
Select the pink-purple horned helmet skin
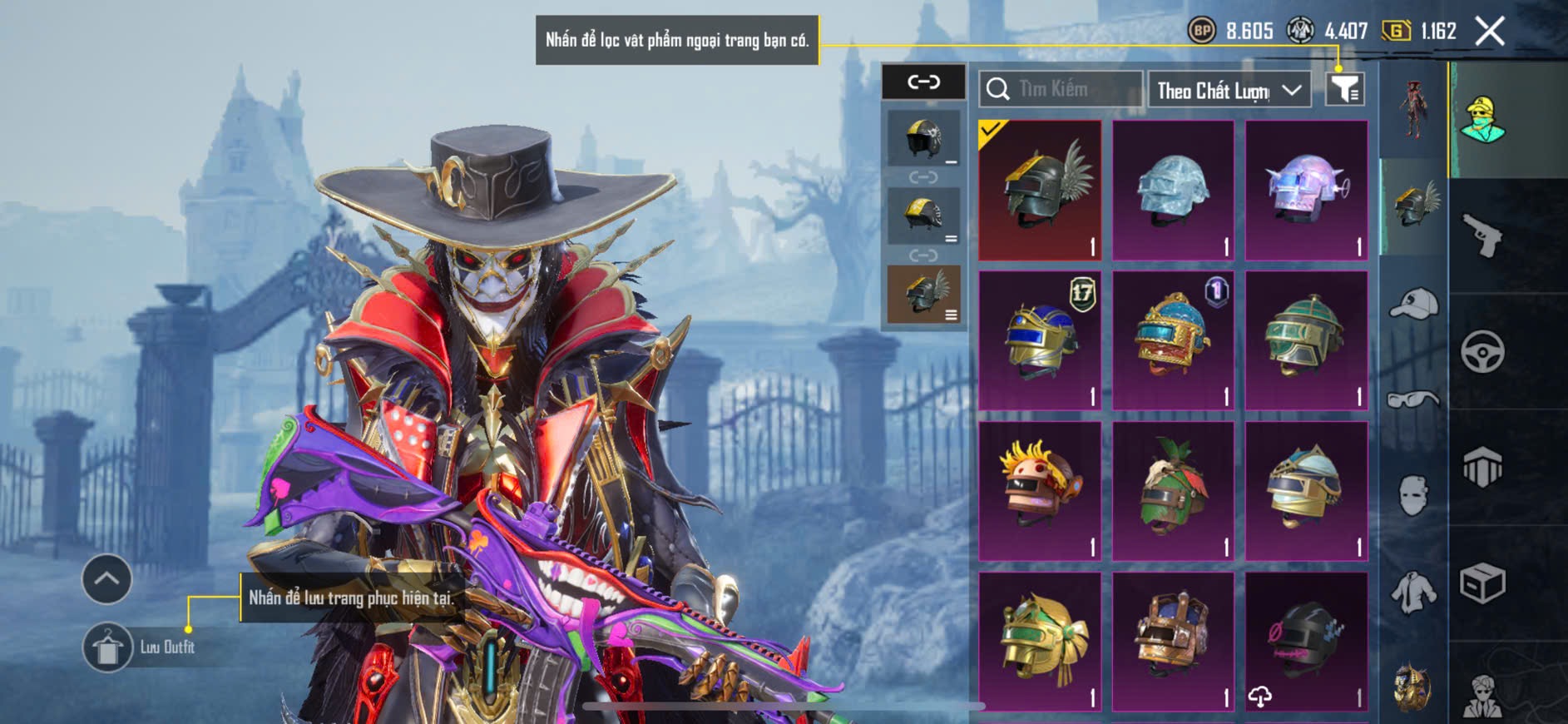coord(1306,190)
